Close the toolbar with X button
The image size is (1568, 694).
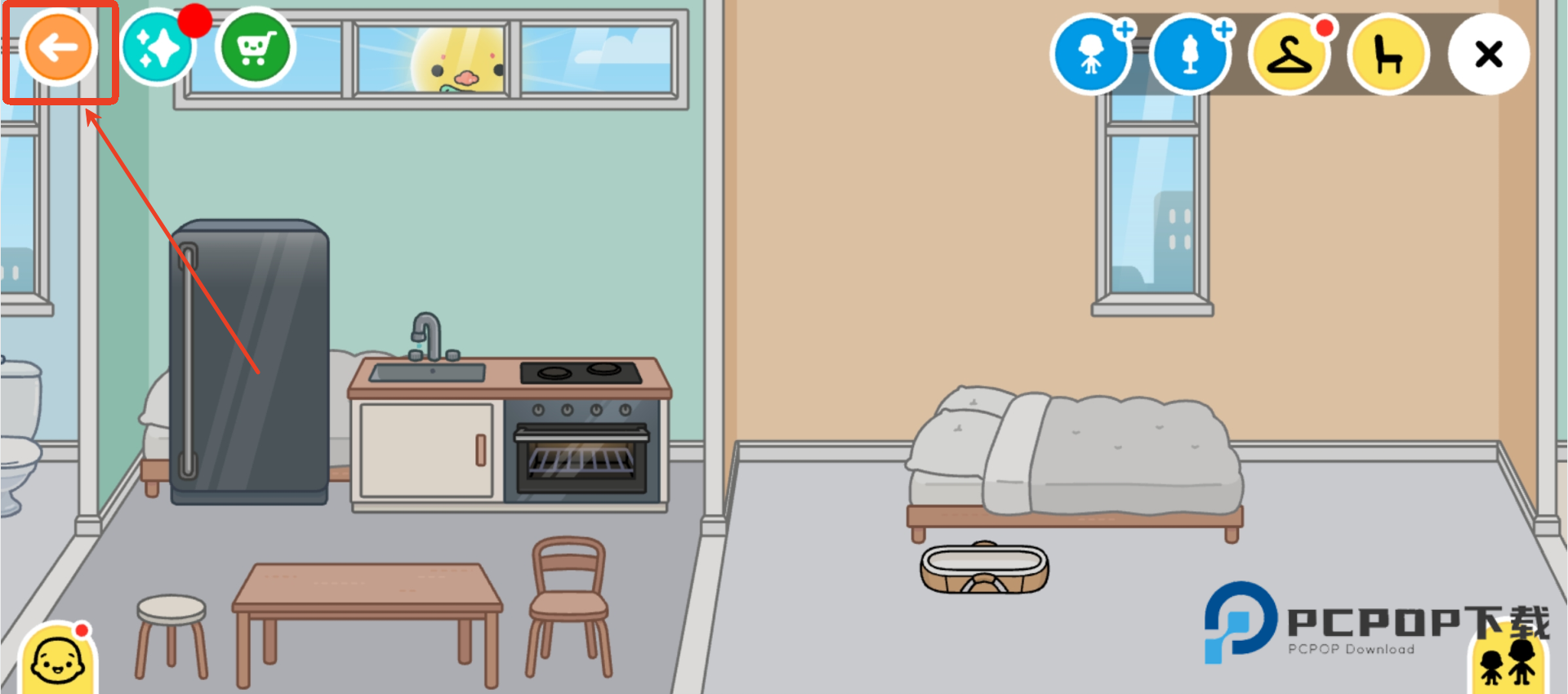(1488, 55)
